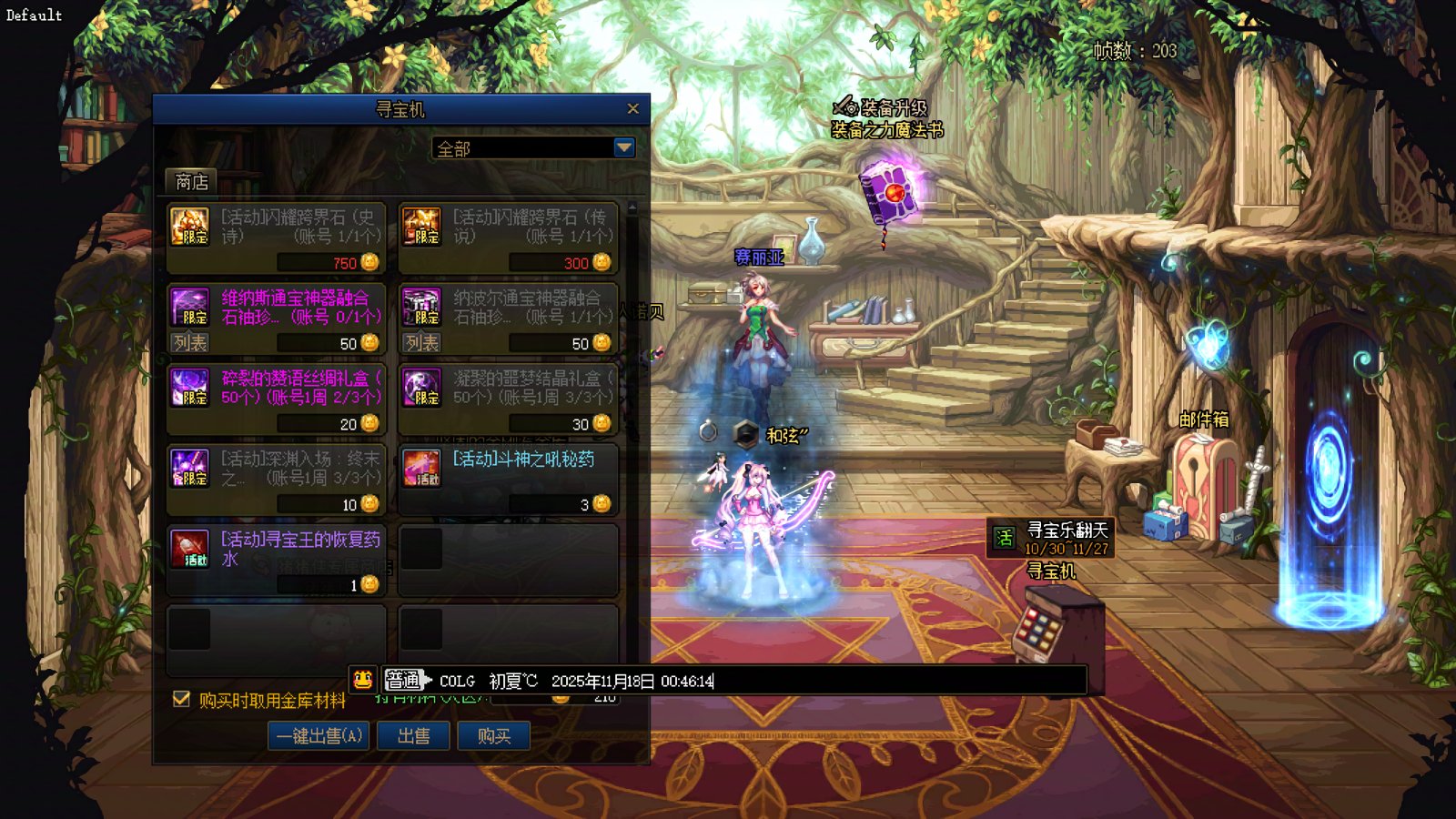Screen dimensions: 1456x819
Task: Close the 寻宝机 shop window
Action: click(x=632, y=109)
